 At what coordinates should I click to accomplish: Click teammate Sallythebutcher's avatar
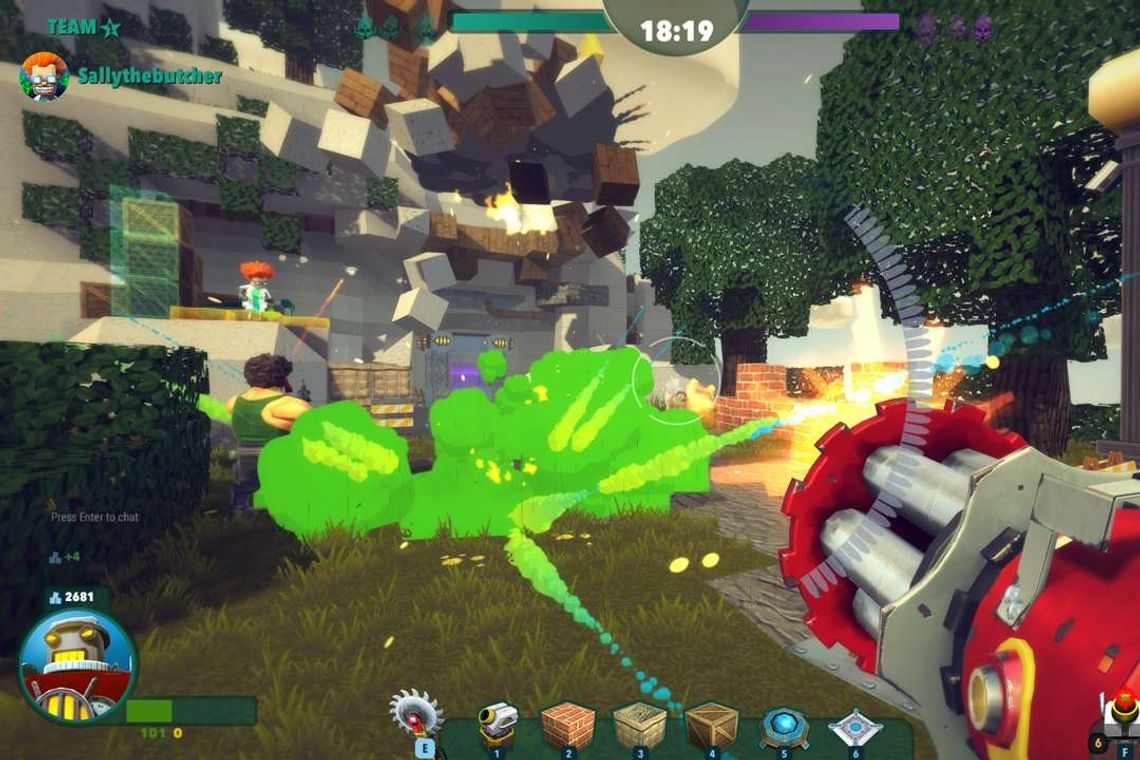[x=44, y=76]
